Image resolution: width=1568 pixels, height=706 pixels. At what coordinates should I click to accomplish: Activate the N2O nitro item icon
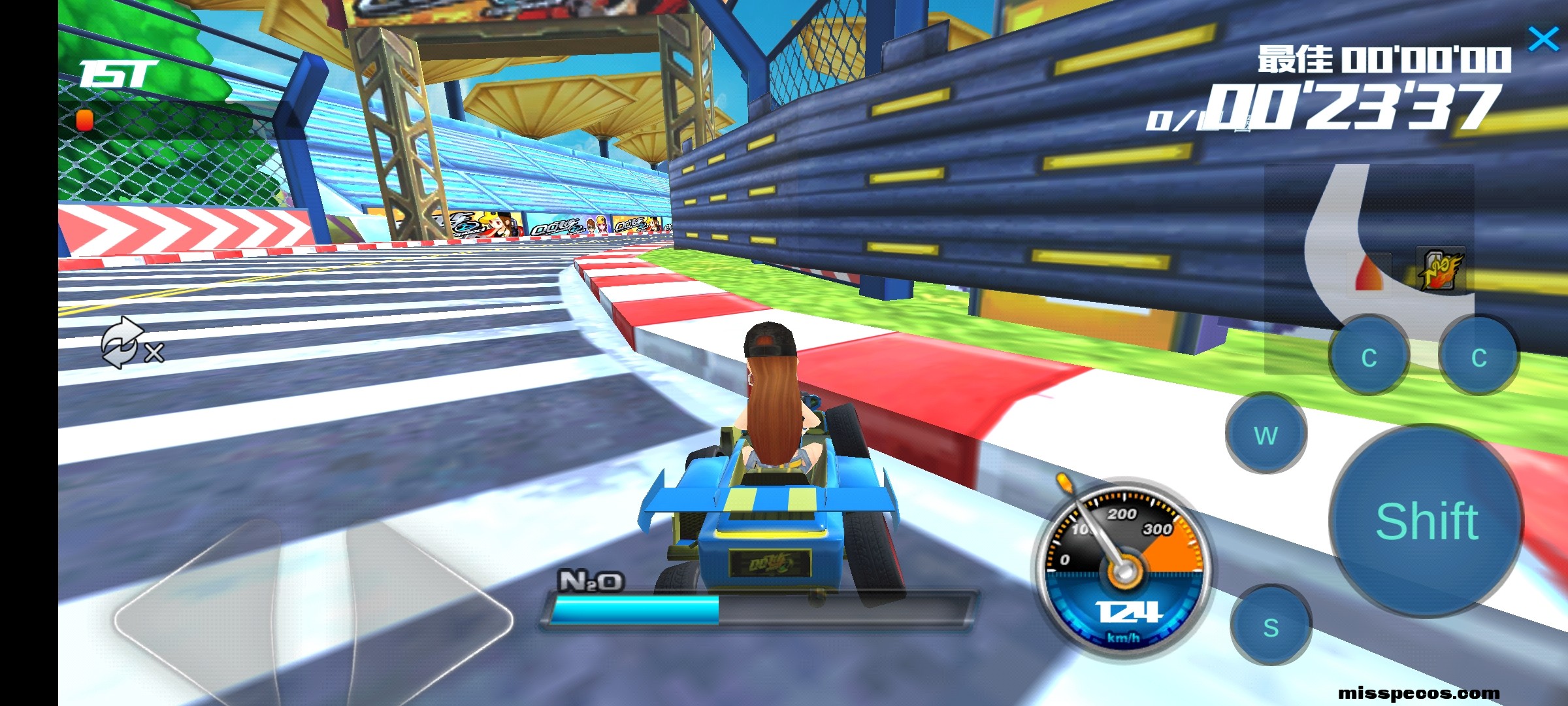pyautogui.click(x=1440, y=269)
